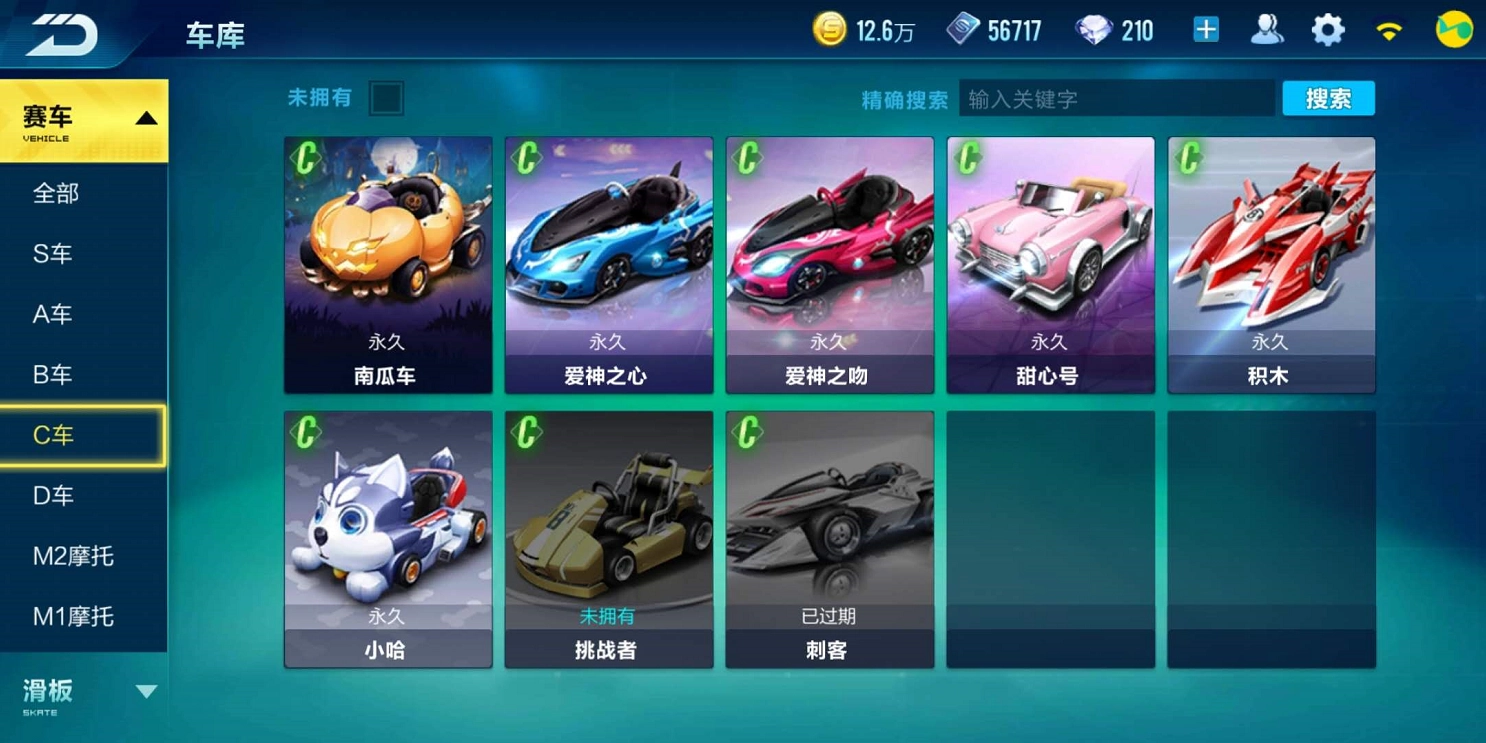Select the 南瓜车 pumpkin car card
The width and height of the screenshot is (1486, 743).
coord(388,265)
